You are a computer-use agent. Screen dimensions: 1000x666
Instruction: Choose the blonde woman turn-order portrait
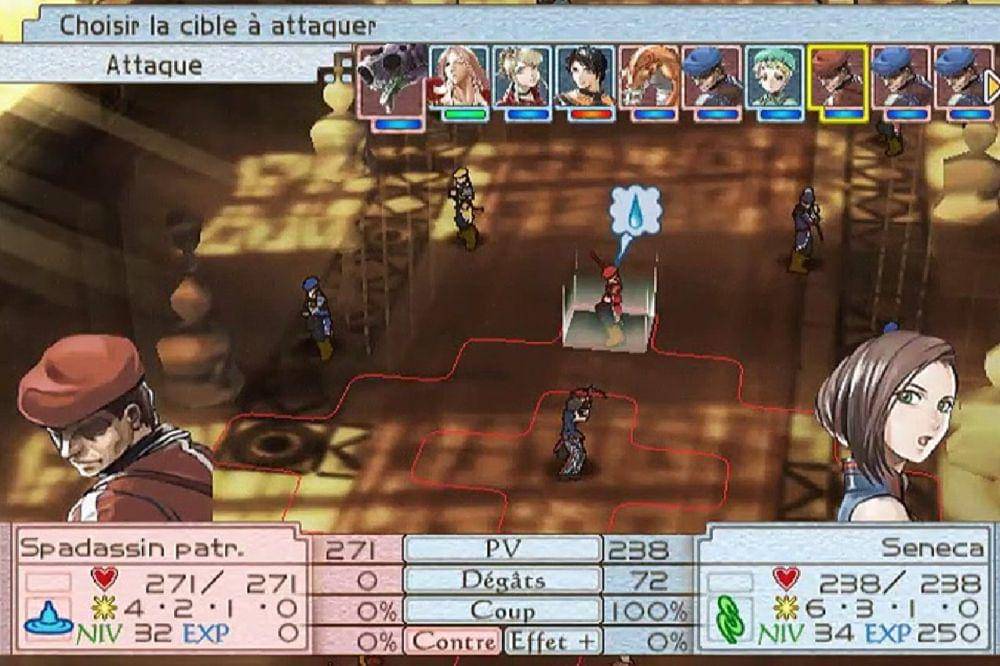pos(521,77)
